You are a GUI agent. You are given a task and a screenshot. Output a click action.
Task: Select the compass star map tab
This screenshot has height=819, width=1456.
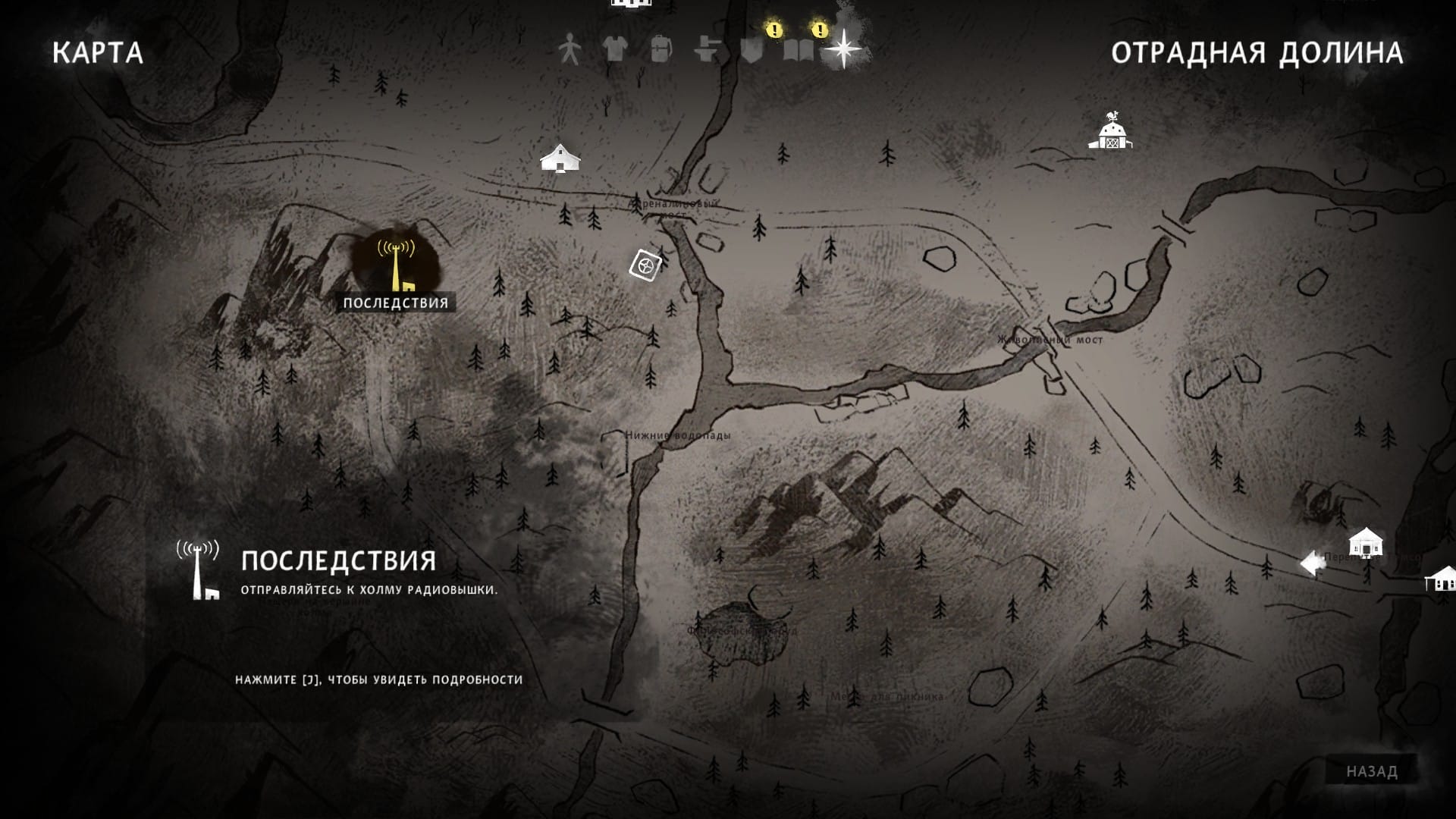pyautogui.click(x=843, y=50)
